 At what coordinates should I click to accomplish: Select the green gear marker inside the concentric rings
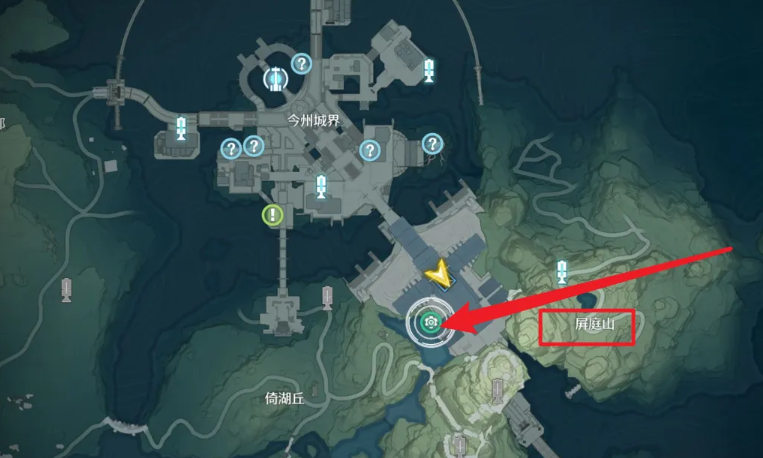(x=431, y=322)
